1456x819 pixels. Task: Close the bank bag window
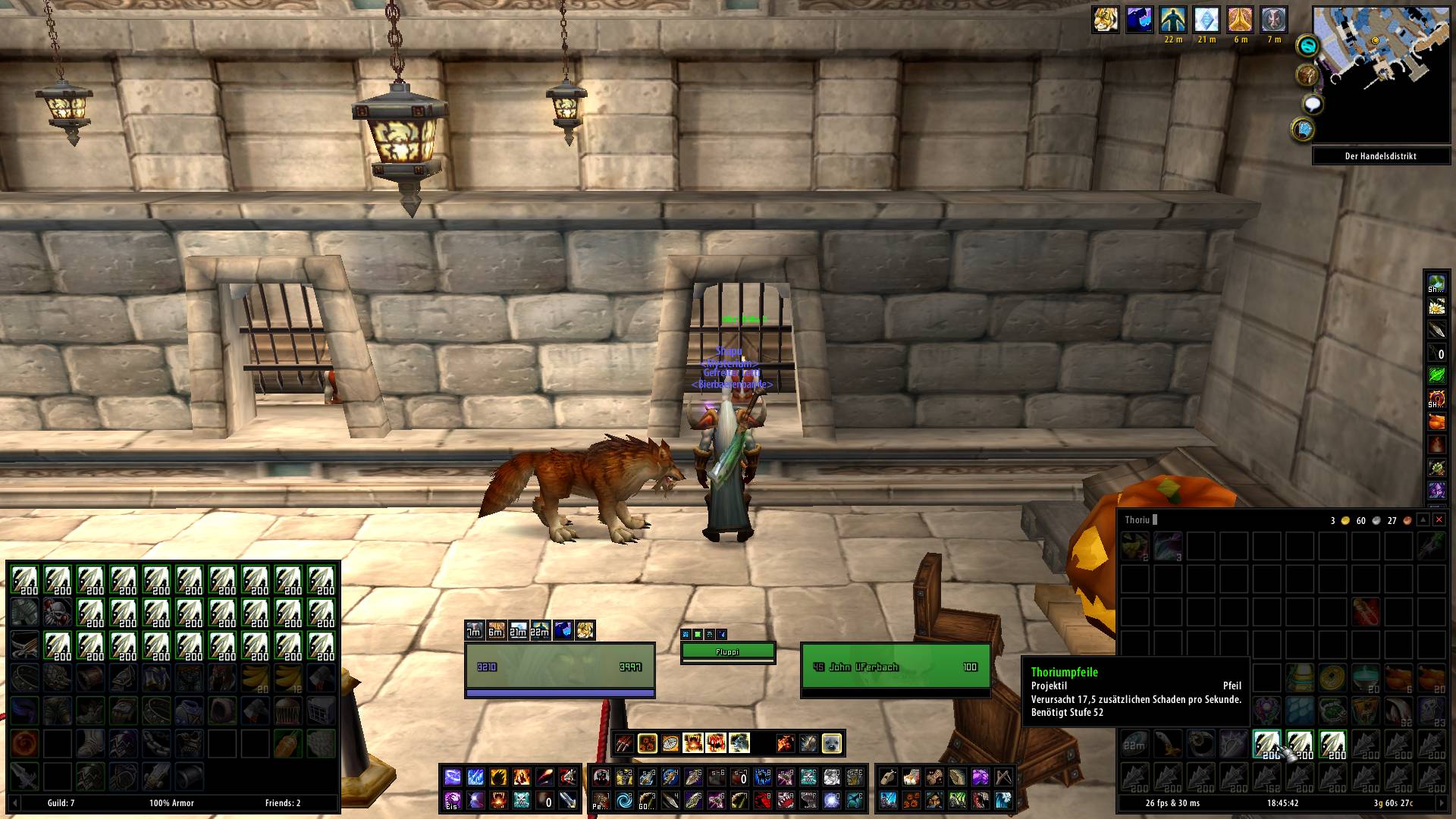pos(1439,520)
